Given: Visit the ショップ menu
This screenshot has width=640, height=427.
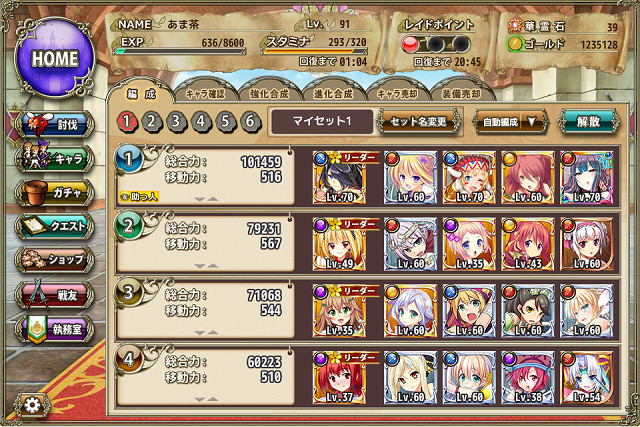Looking at the screenshot, I should coord(56,260).
